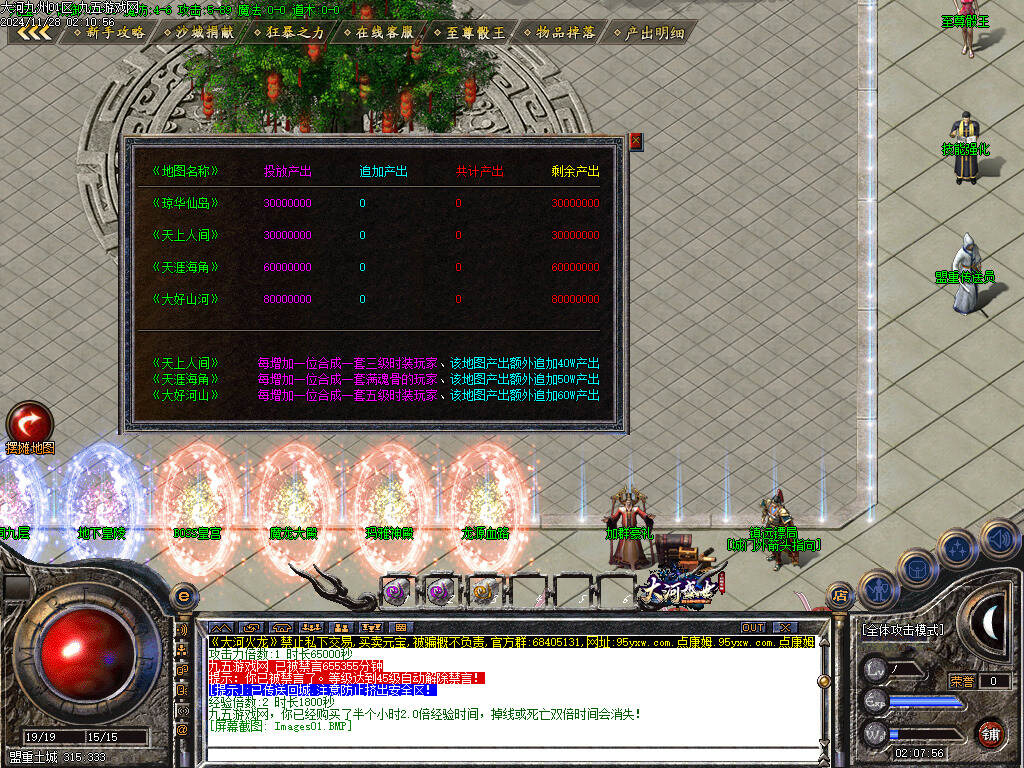Open the 沙城捐献 donation menu
The width and height of the screenshot is (1024, 768).
coord(198,32)
